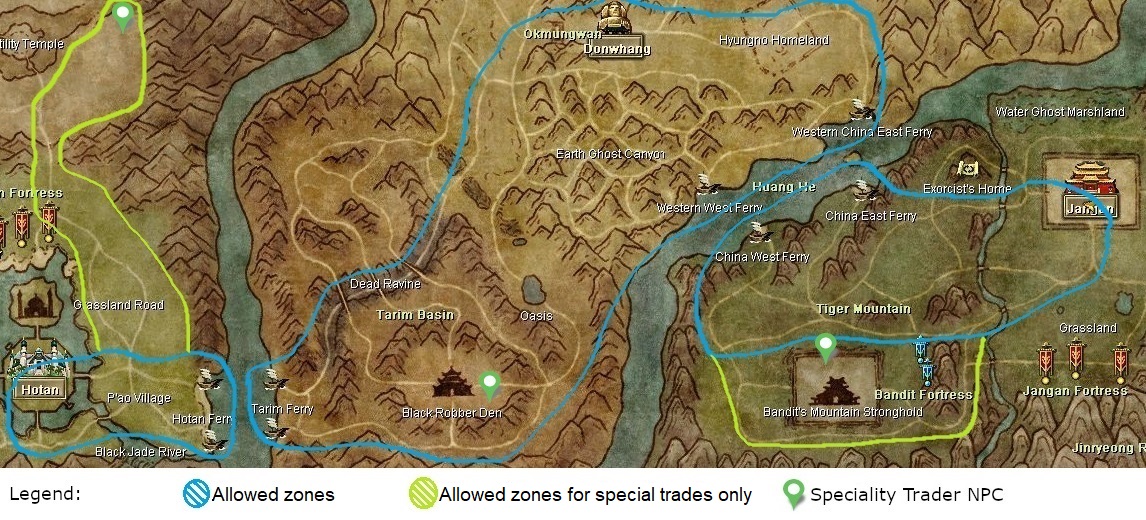Click the Jangan Fortress red banners
The image size is (1146, 520).
(x=1076, y=359)
